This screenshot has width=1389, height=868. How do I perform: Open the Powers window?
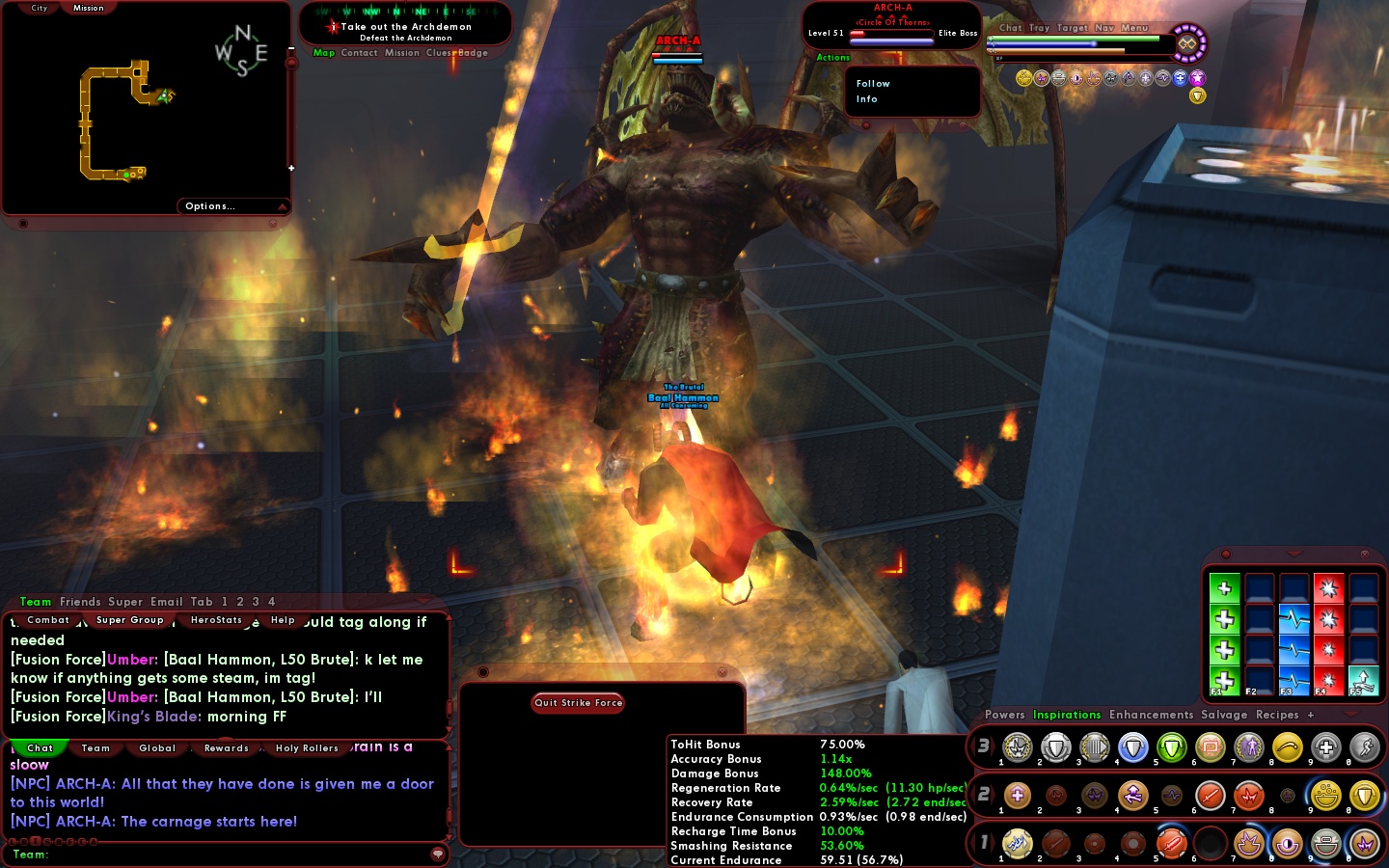(1004, 715)
